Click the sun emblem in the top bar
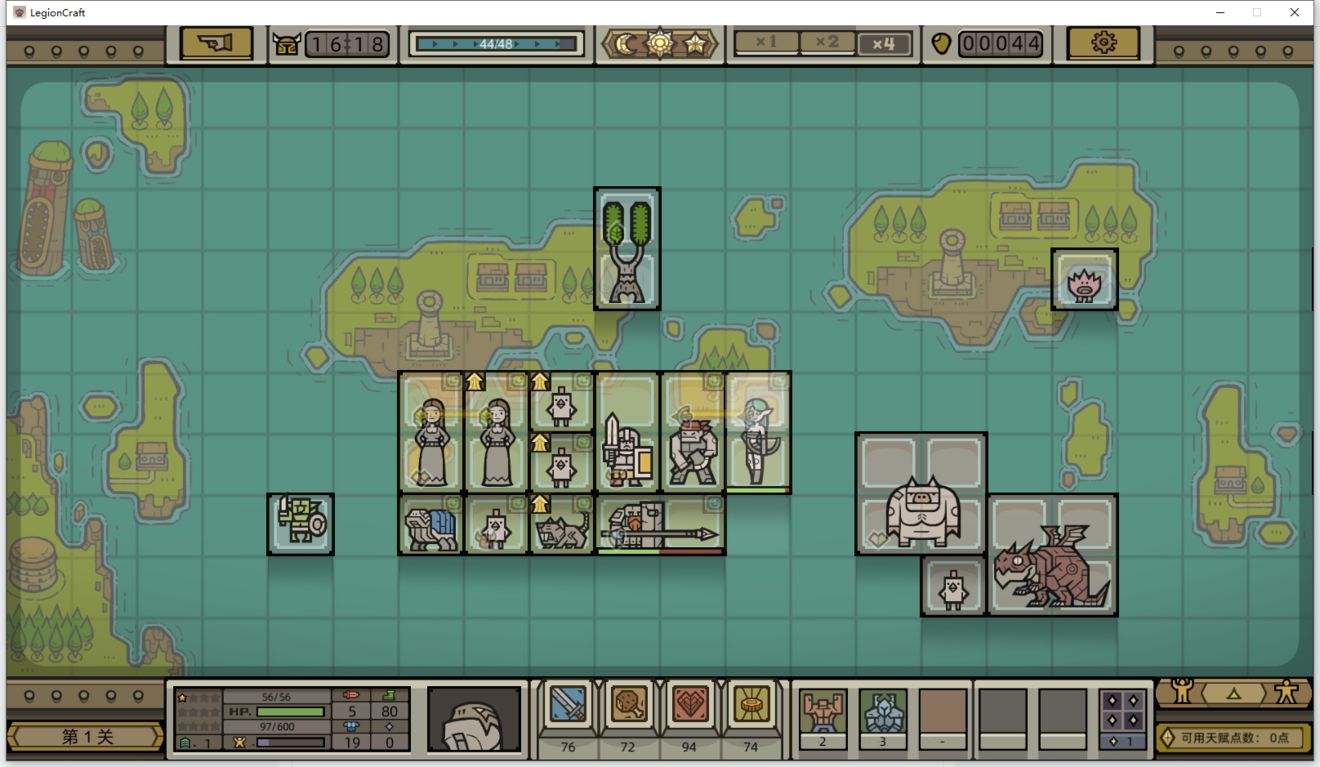Screen dimensions: 1320x767 pos(659,44)
